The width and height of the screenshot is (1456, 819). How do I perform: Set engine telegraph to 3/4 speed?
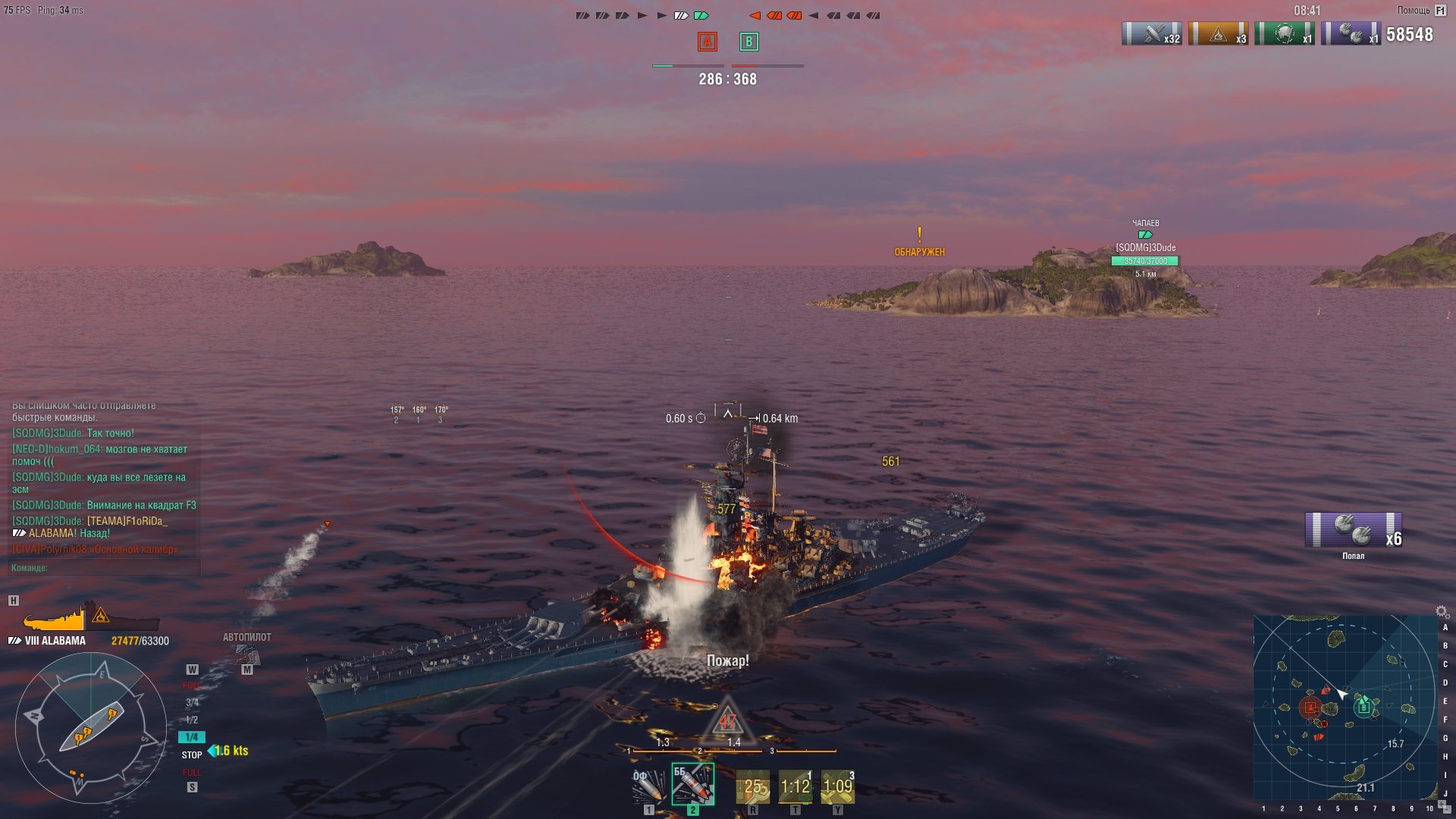192,703
